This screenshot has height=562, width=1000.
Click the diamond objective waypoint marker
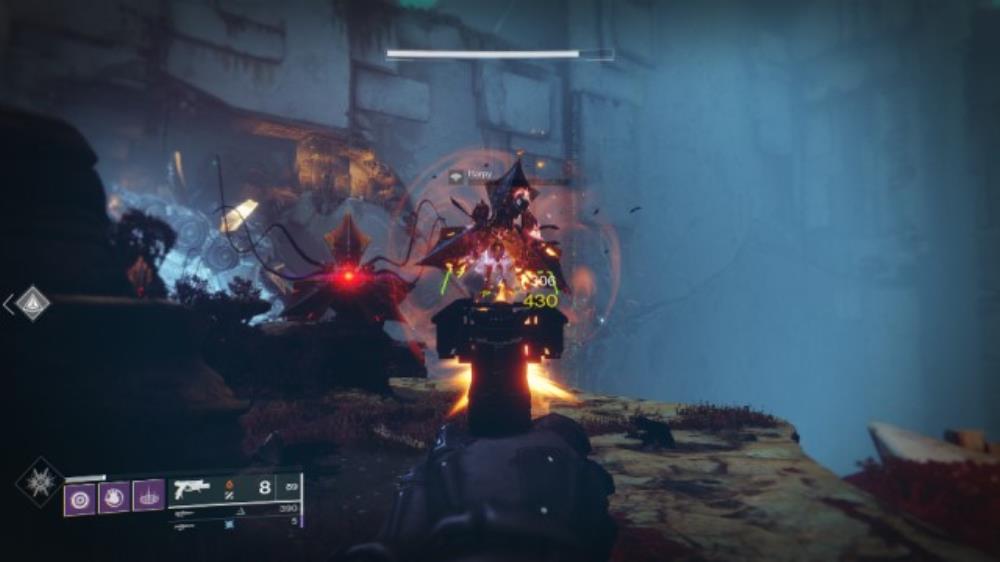click(32, 303)
